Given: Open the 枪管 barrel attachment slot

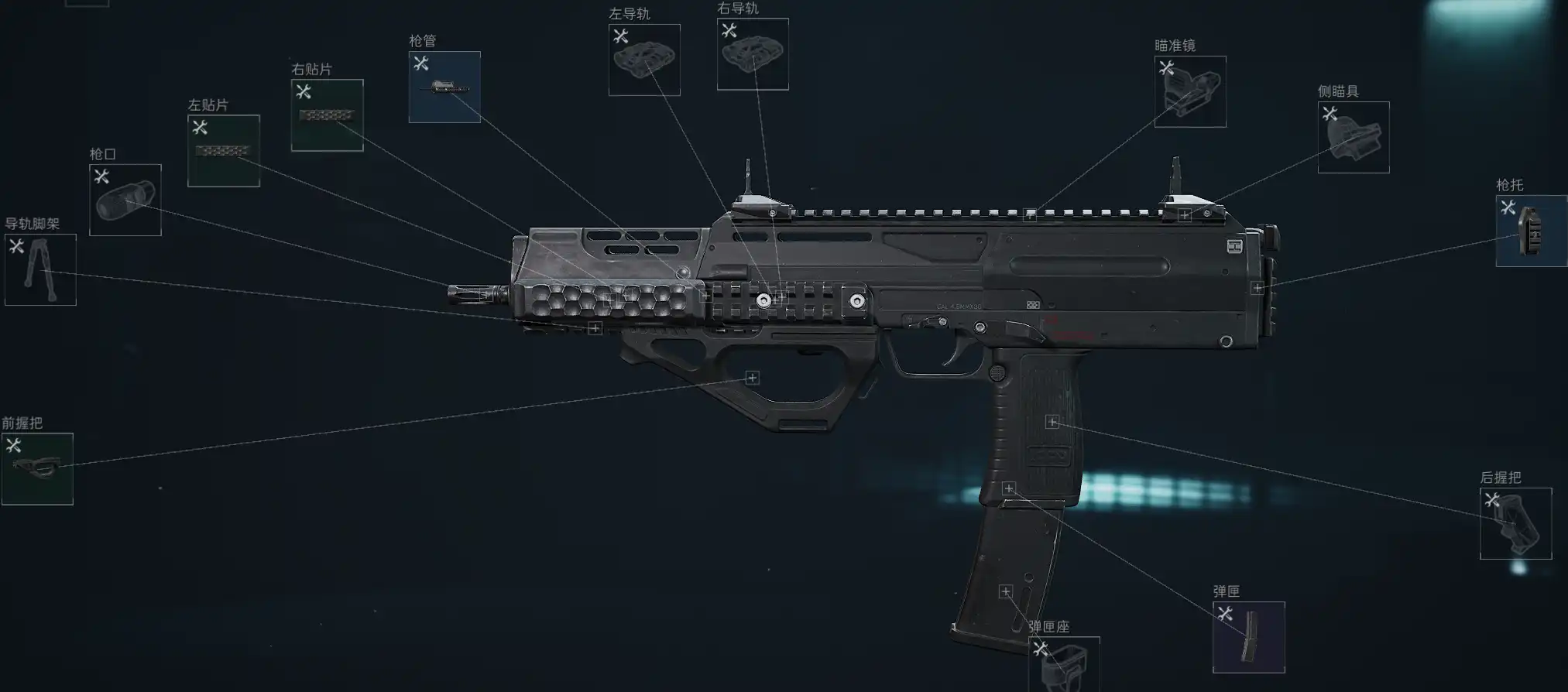Looking at the screenshot, I should 444,87.
